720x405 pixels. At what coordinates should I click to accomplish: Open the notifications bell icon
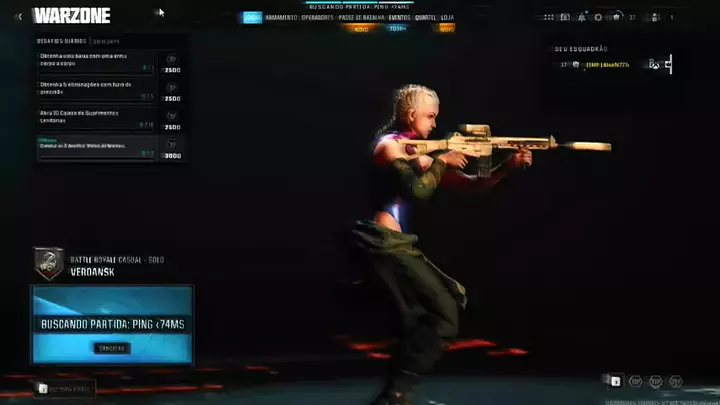coord(582,17)
